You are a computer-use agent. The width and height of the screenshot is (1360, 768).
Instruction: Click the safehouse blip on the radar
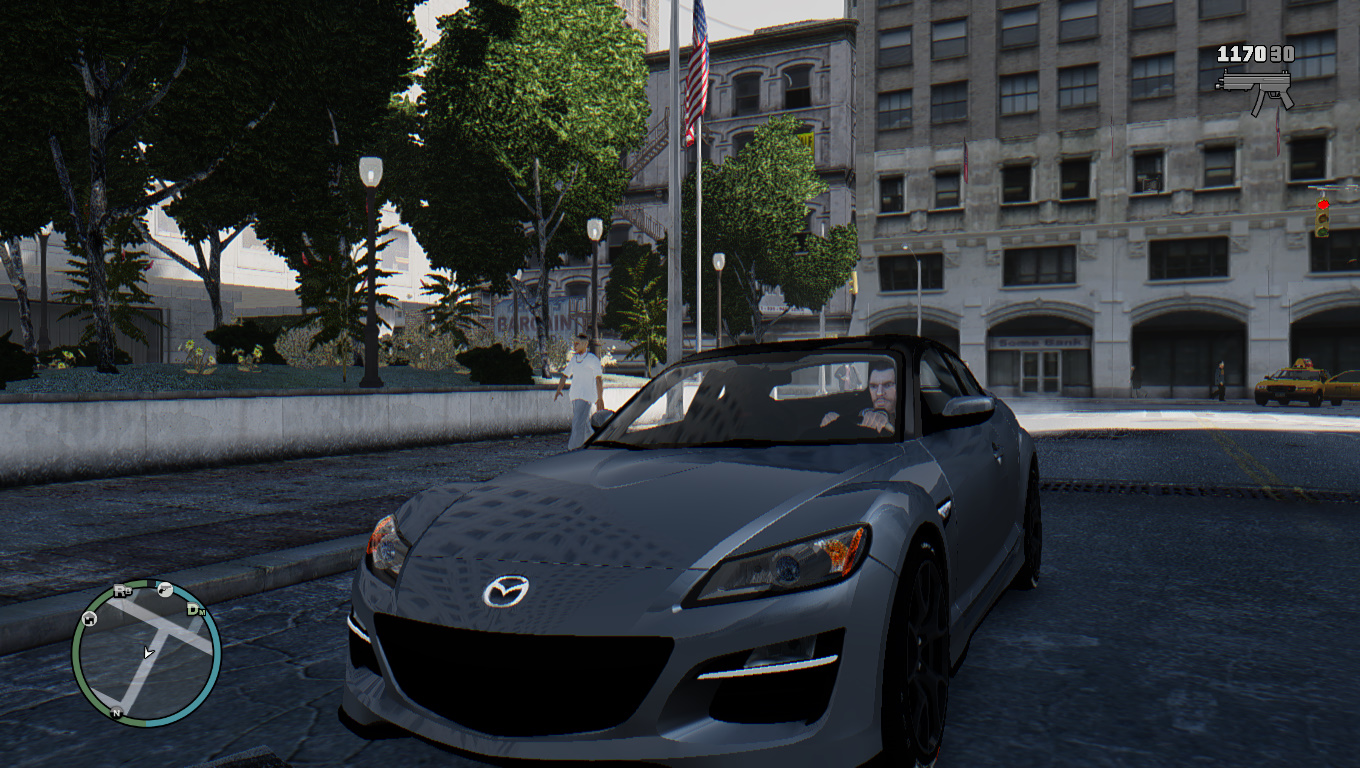click(x=89, y=619)
